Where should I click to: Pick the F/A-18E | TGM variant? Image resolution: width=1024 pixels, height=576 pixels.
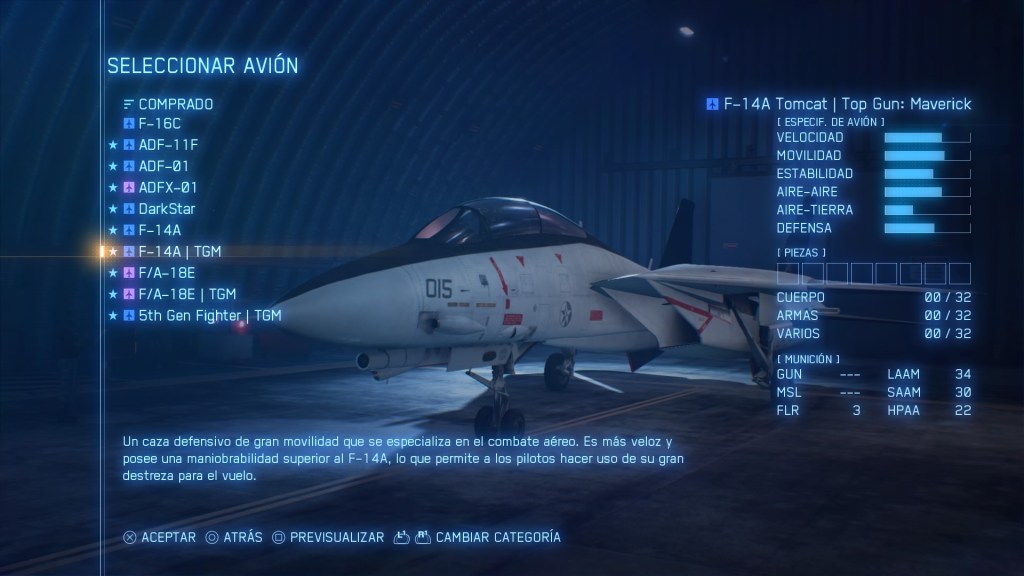[x=187, y=294]
